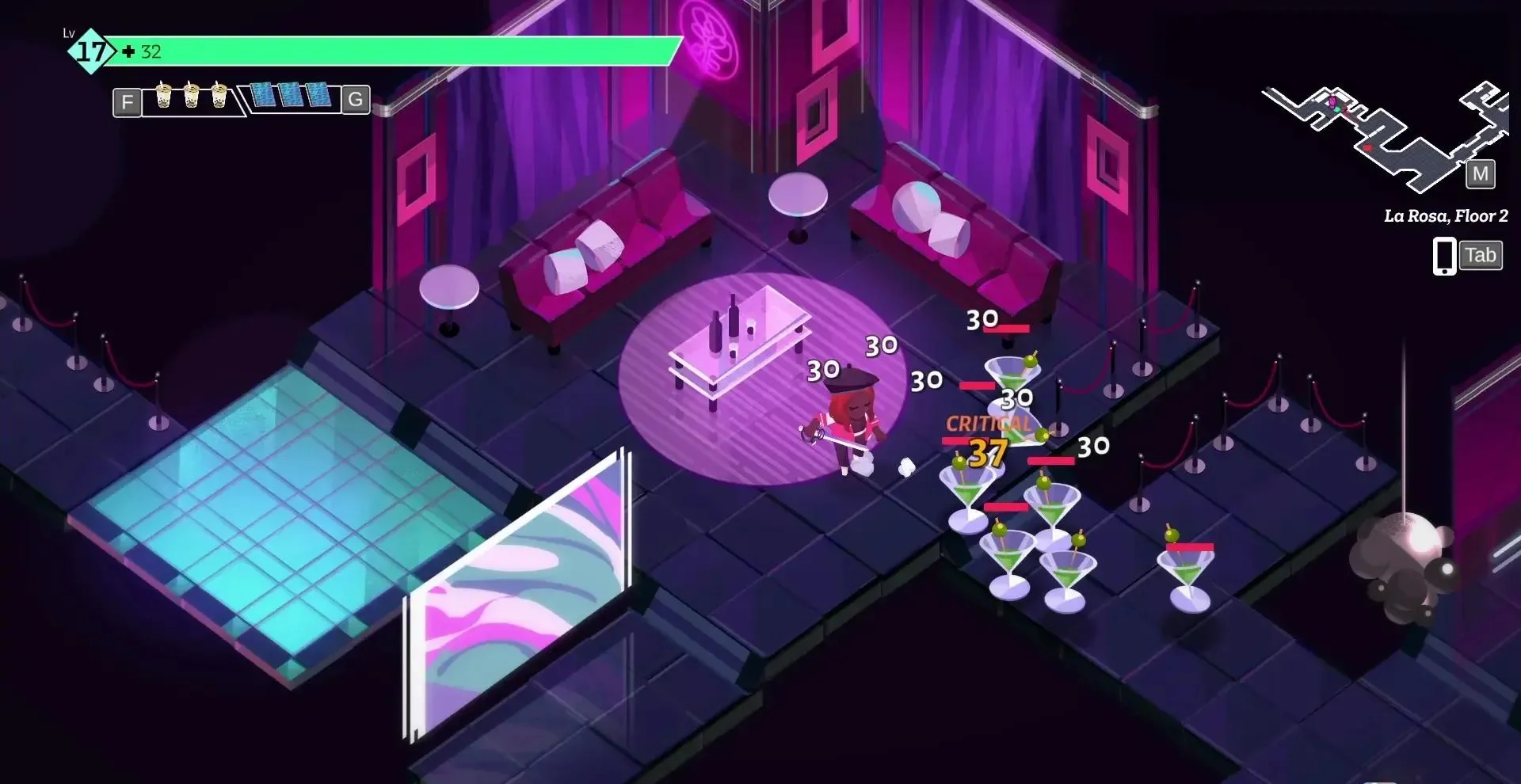Click the health plus symbol on the HP bar
Screen dimensions: 1521x784
[x=128, y=53]
